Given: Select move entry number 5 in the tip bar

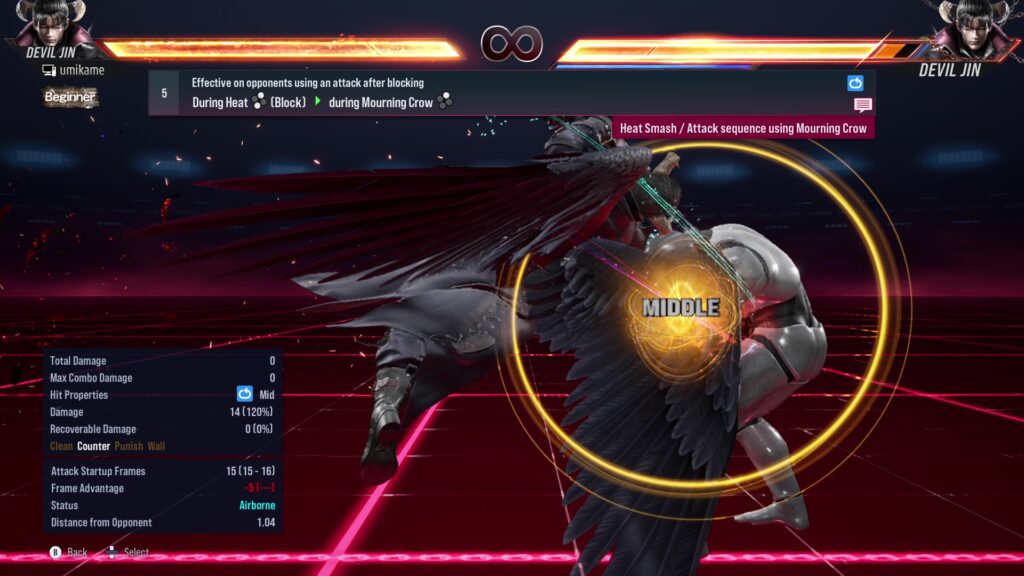Looking at the screenshot, I should [164, 93].
